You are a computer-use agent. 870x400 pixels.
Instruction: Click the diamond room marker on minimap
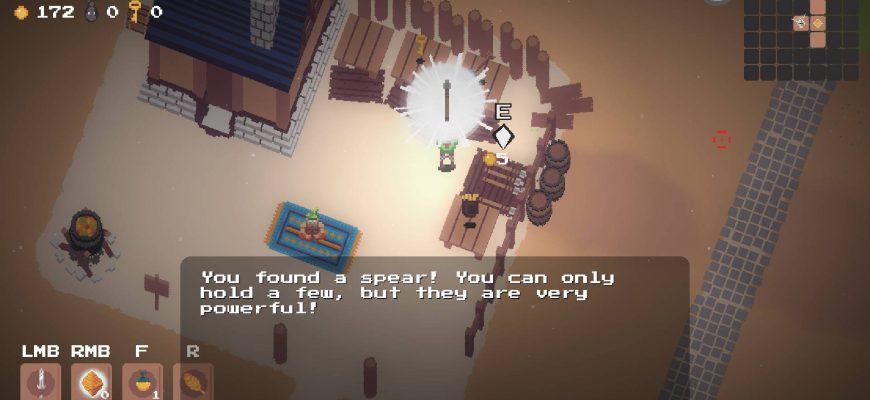817,23
